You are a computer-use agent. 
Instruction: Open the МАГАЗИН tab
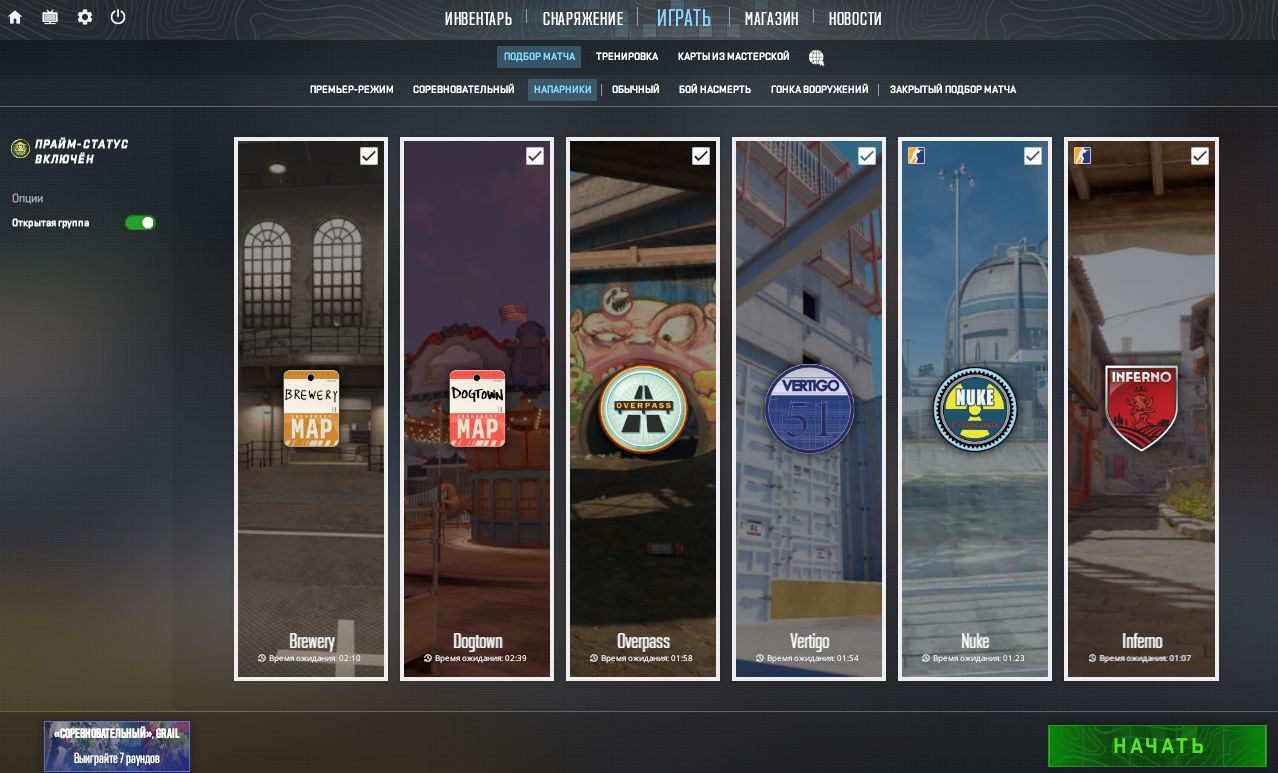(x=771, y=18)
